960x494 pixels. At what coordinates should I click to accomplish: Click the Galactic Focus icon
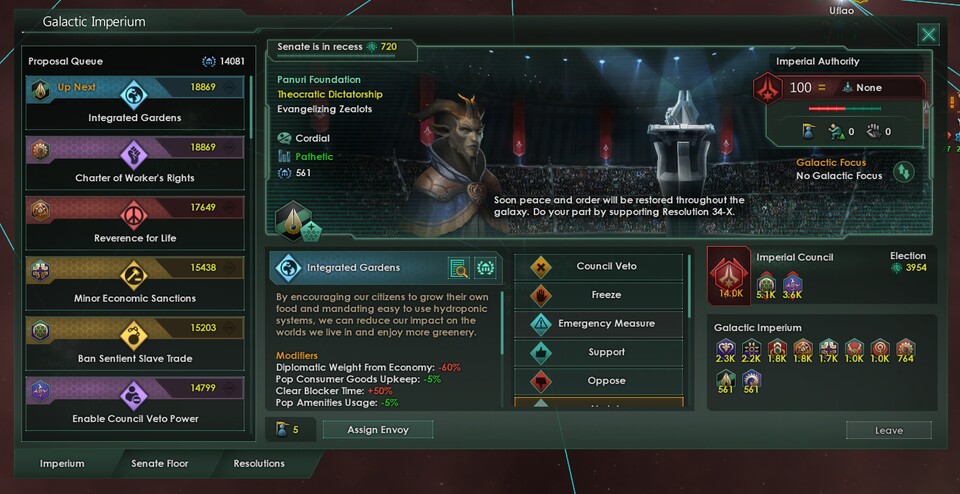click(x=904, y=170)
